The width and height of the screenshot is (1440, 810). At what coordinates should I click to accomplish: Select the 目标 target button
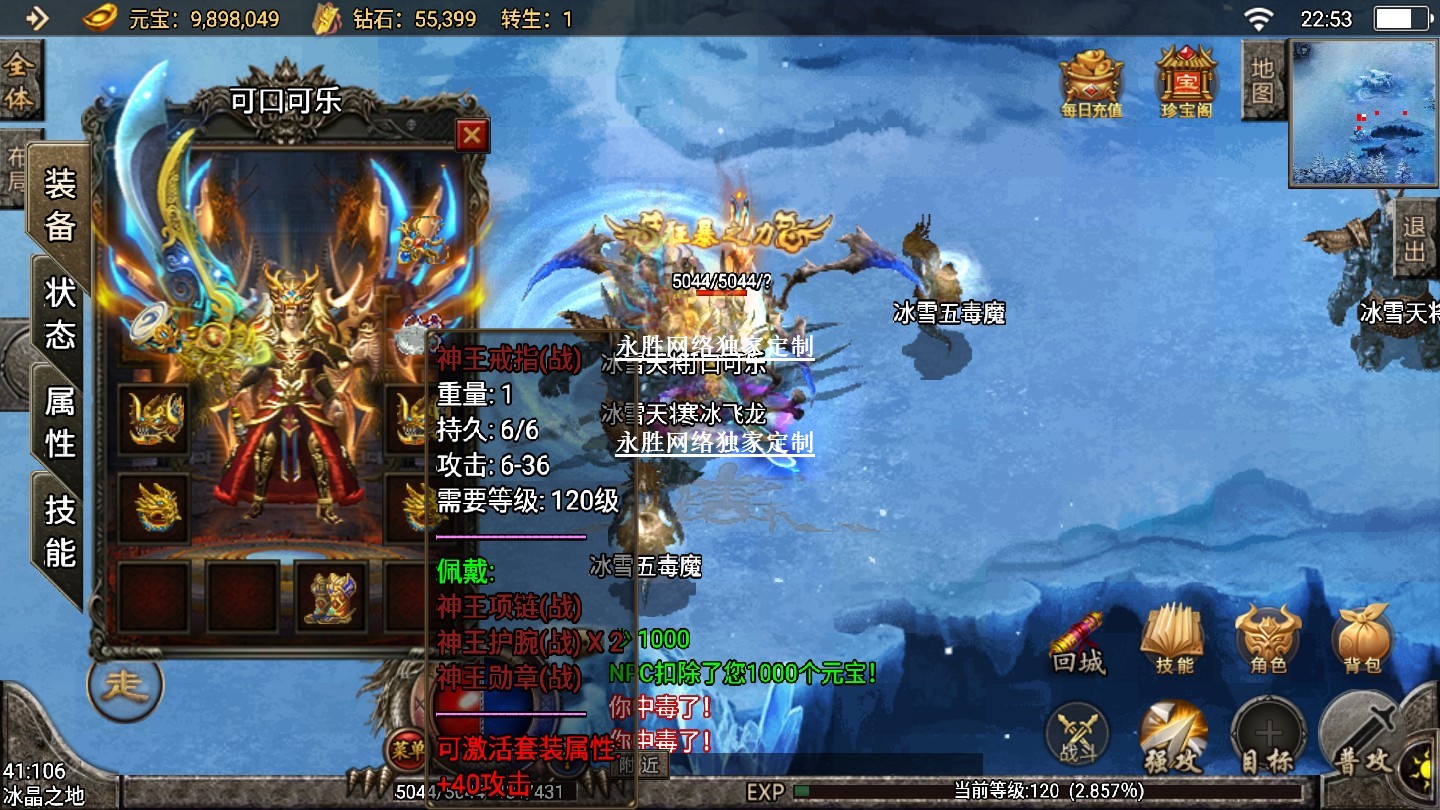[x=1268, y=738]
